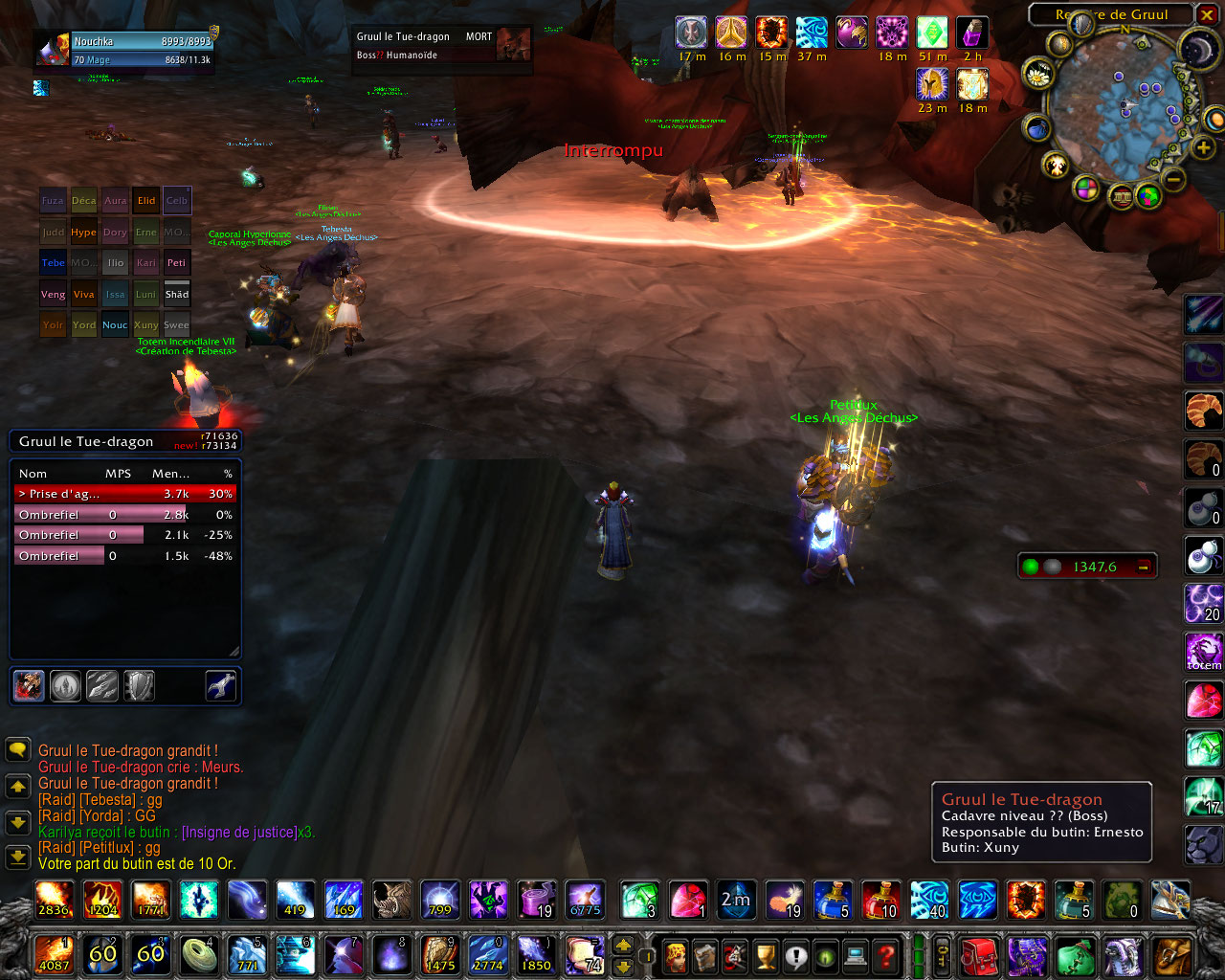Open the chat bubble menu button
This screenshot has width=1225, height=980.
tap(17, 749)
